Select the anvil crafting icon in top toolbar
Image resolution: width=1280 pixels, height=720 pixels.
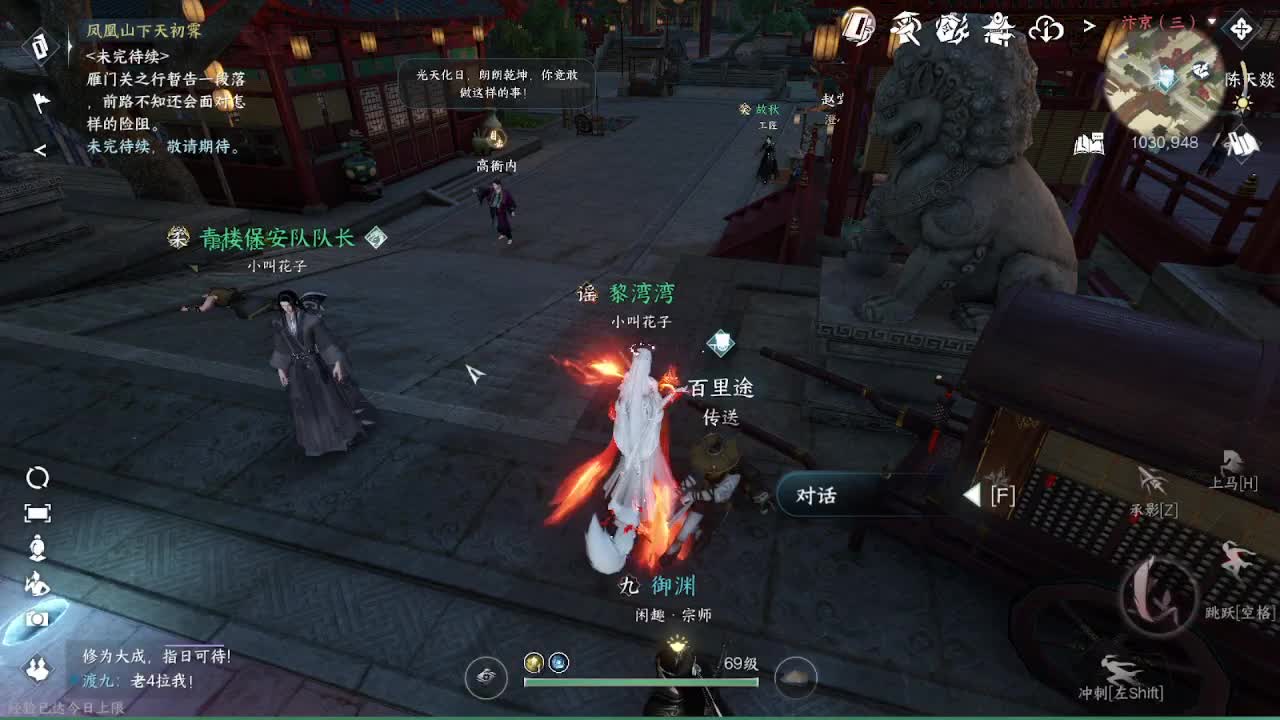(951, 29)
